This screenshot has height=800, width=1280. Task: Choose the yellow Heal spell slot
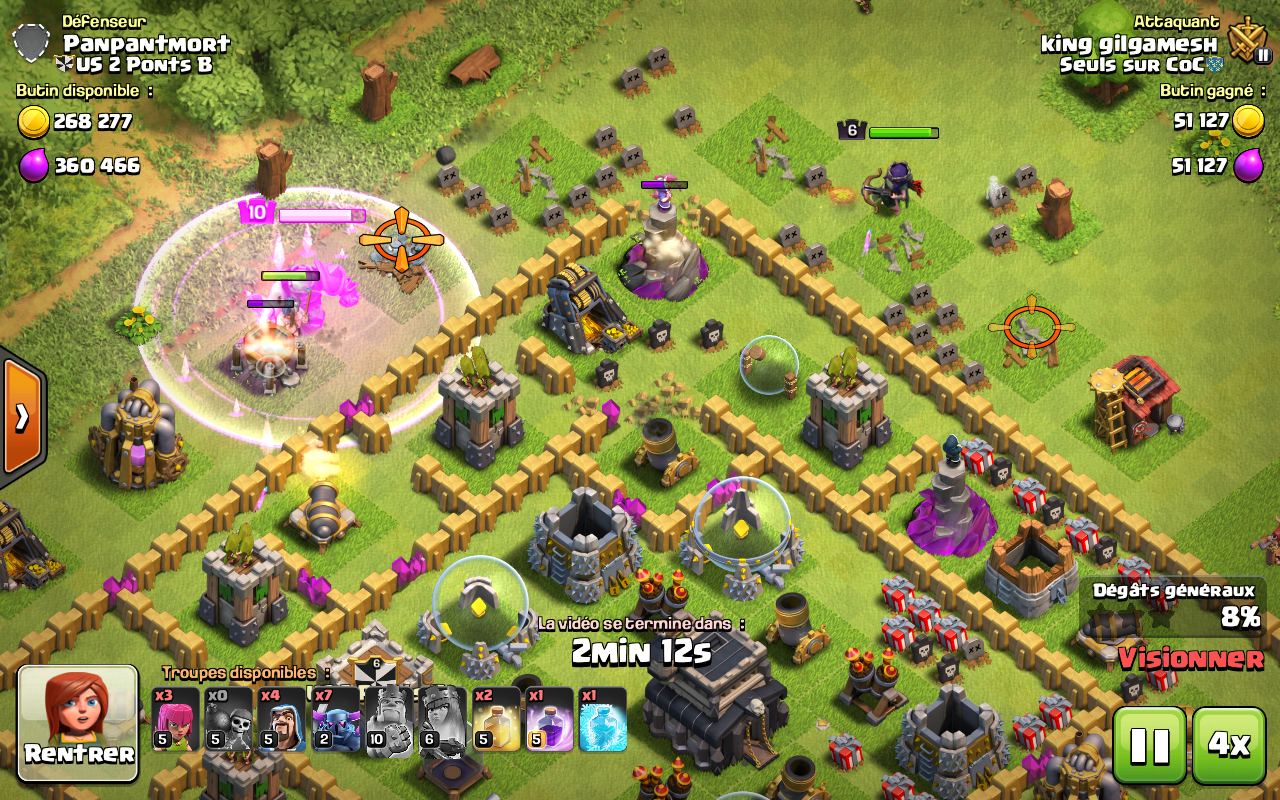click(x=496, y=719)
